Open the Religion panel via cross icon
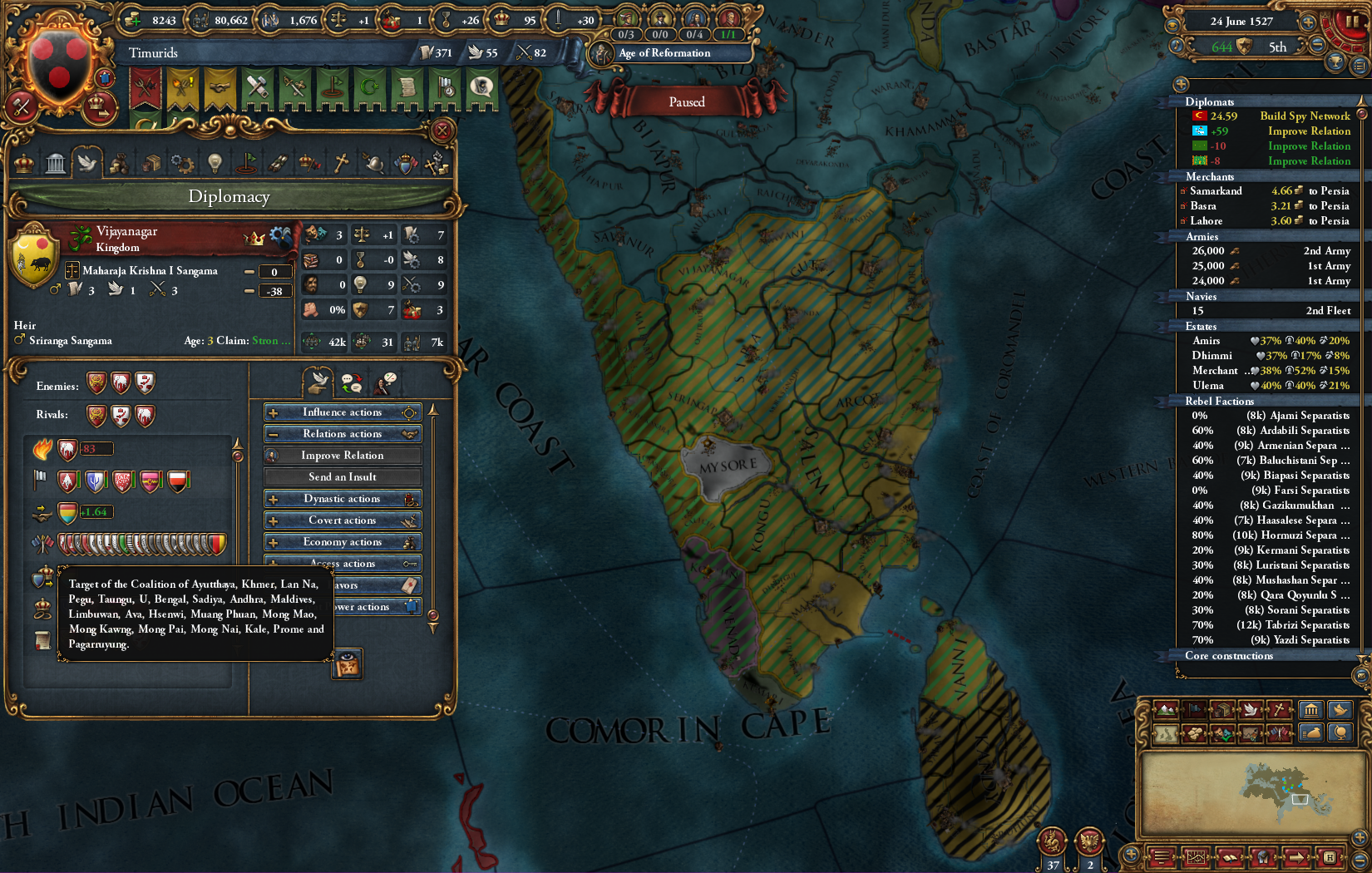Screen dimensions: 1372x873 coord(340,163)
